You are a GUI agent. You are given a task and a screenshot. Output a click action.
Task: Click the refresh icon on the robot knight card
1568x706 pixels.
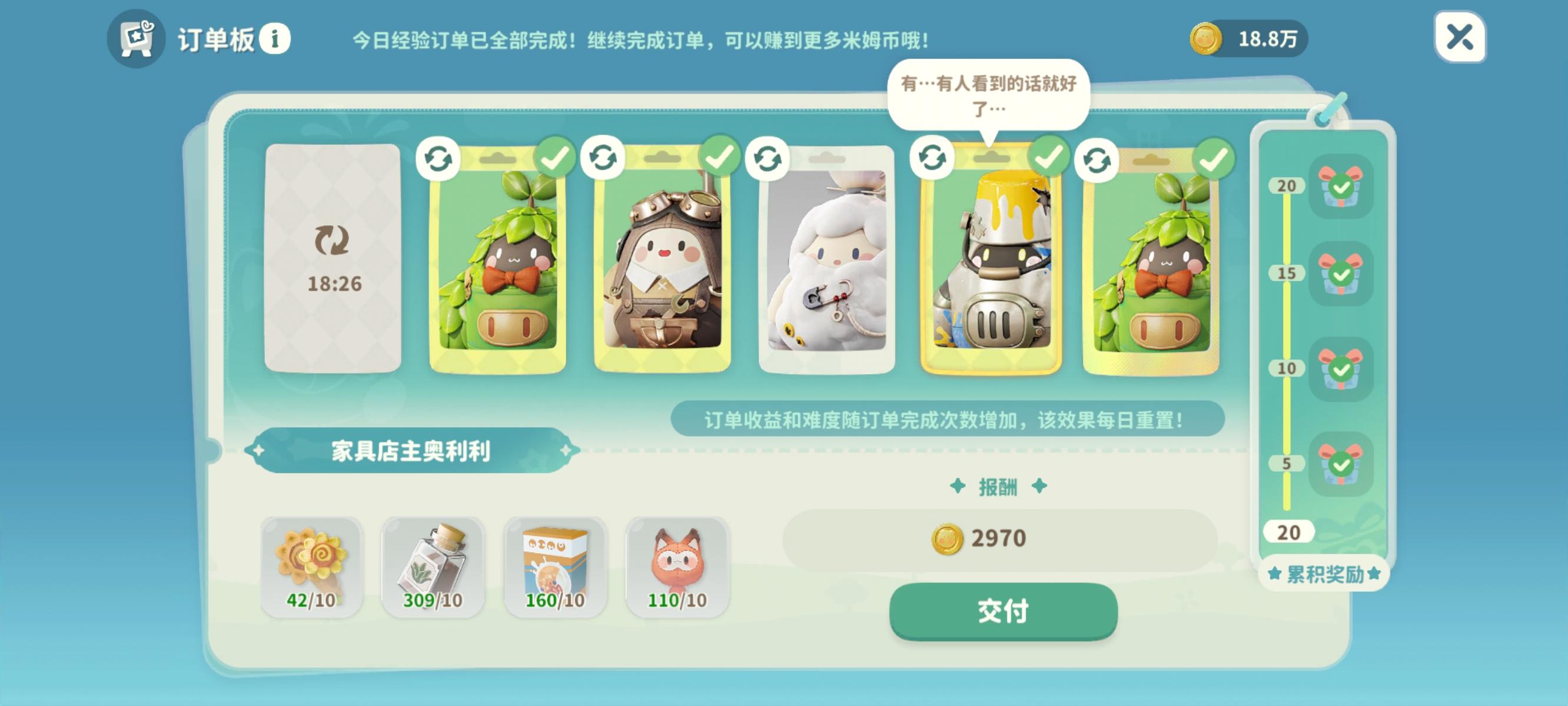pos(931,159)
